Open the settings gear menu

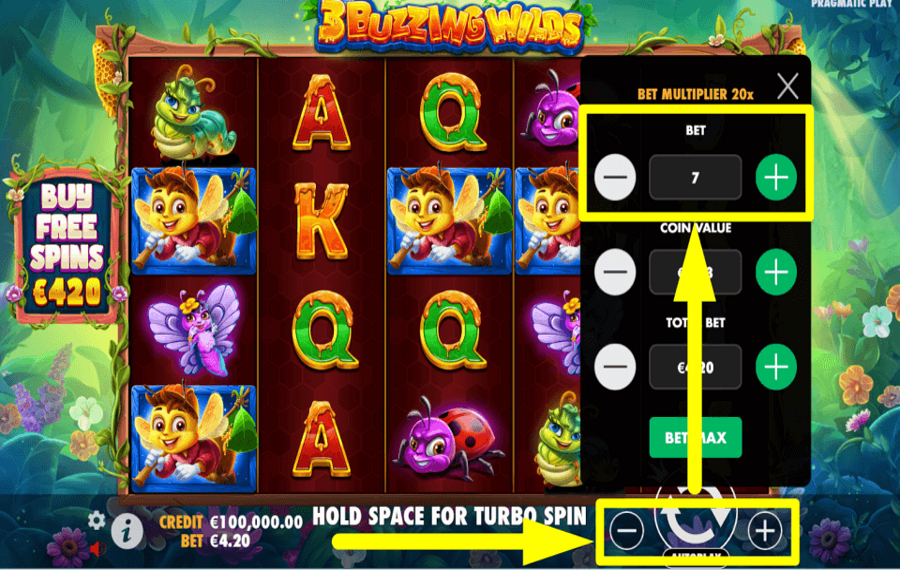tap(96, 520)
